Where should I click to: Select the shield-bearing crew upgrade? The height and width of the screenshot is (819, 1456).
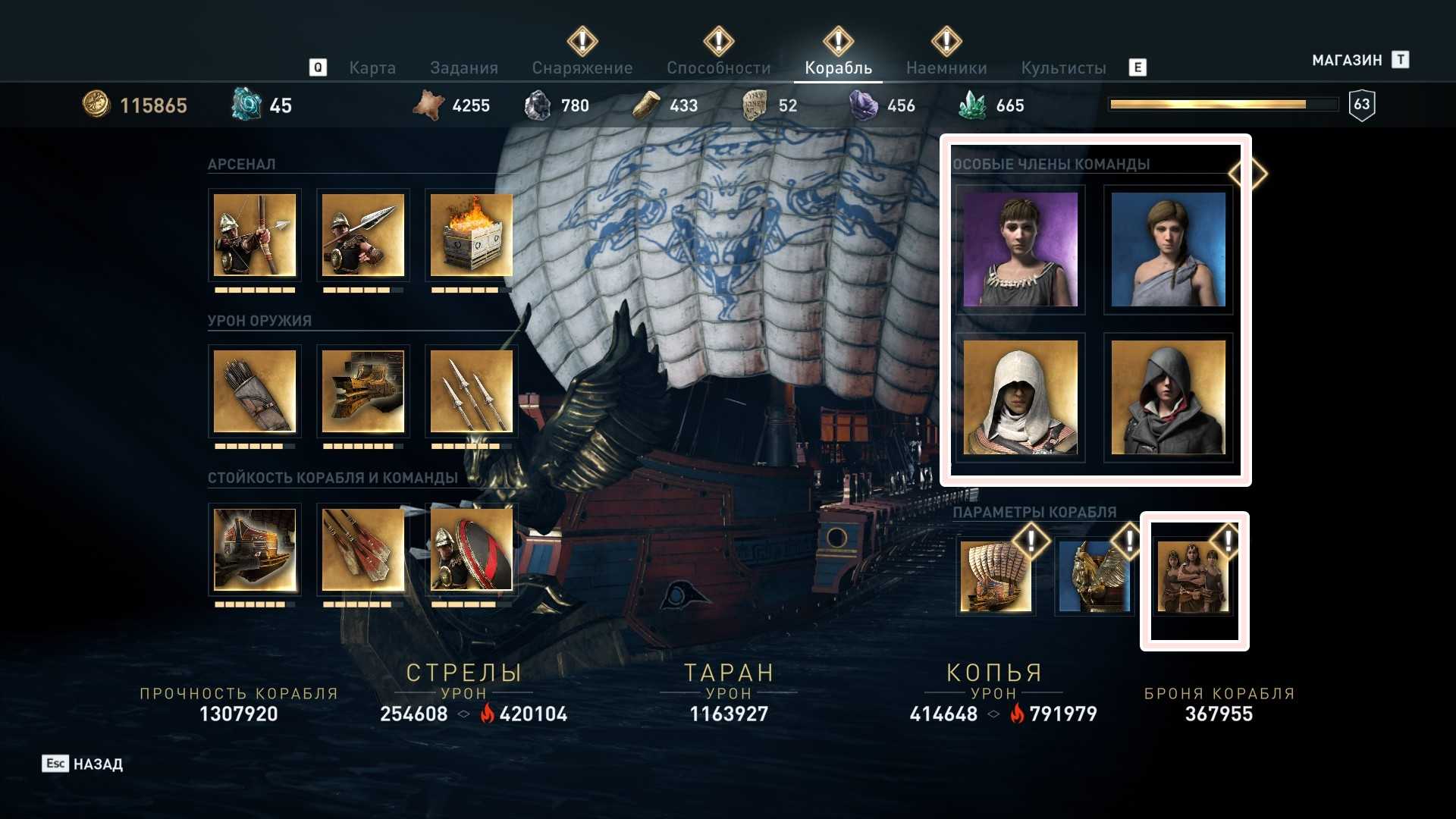[x=471, y=549]
